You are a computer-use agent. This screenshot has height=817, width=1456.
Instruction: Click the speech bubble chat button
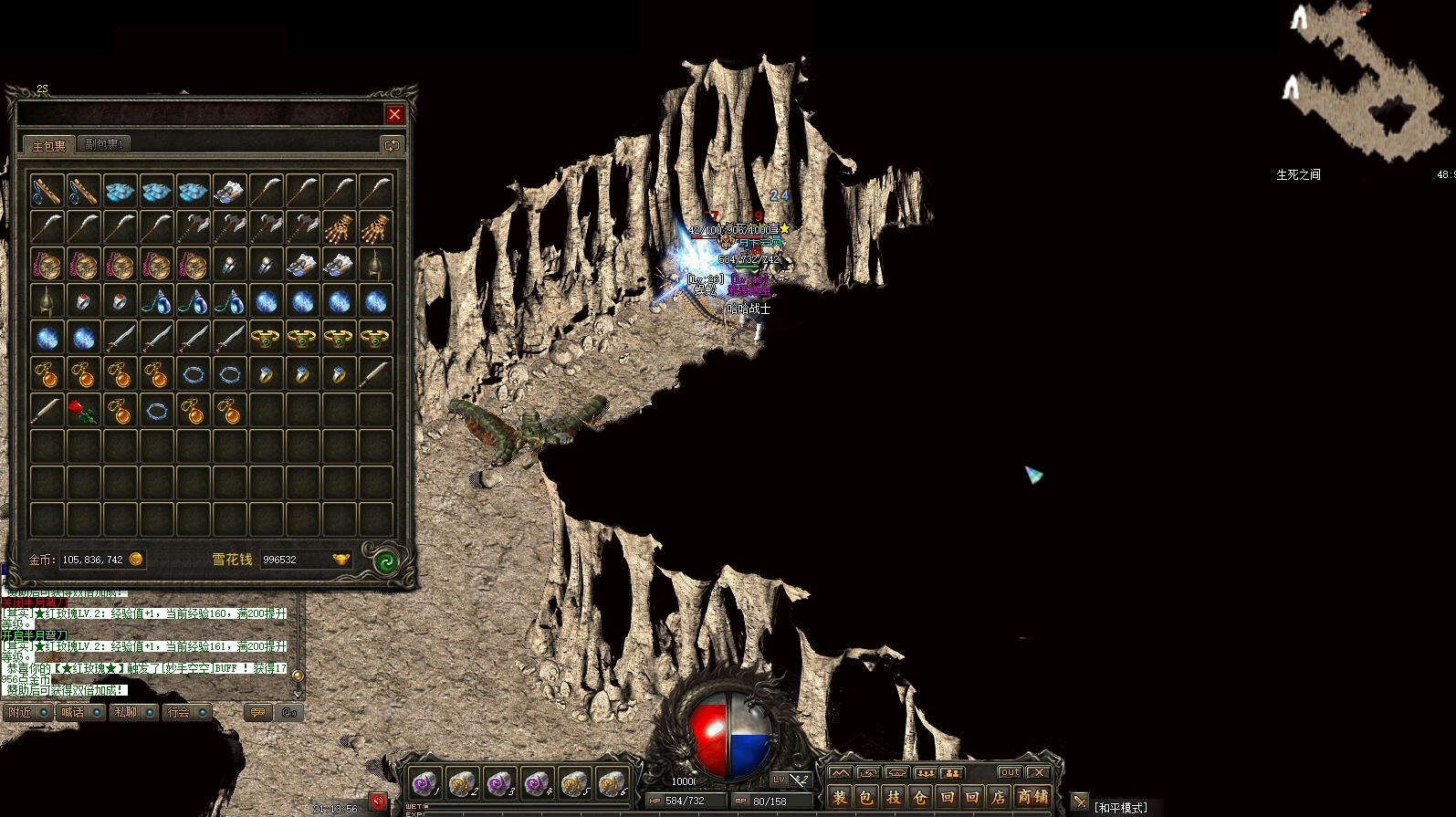[258, 712]
